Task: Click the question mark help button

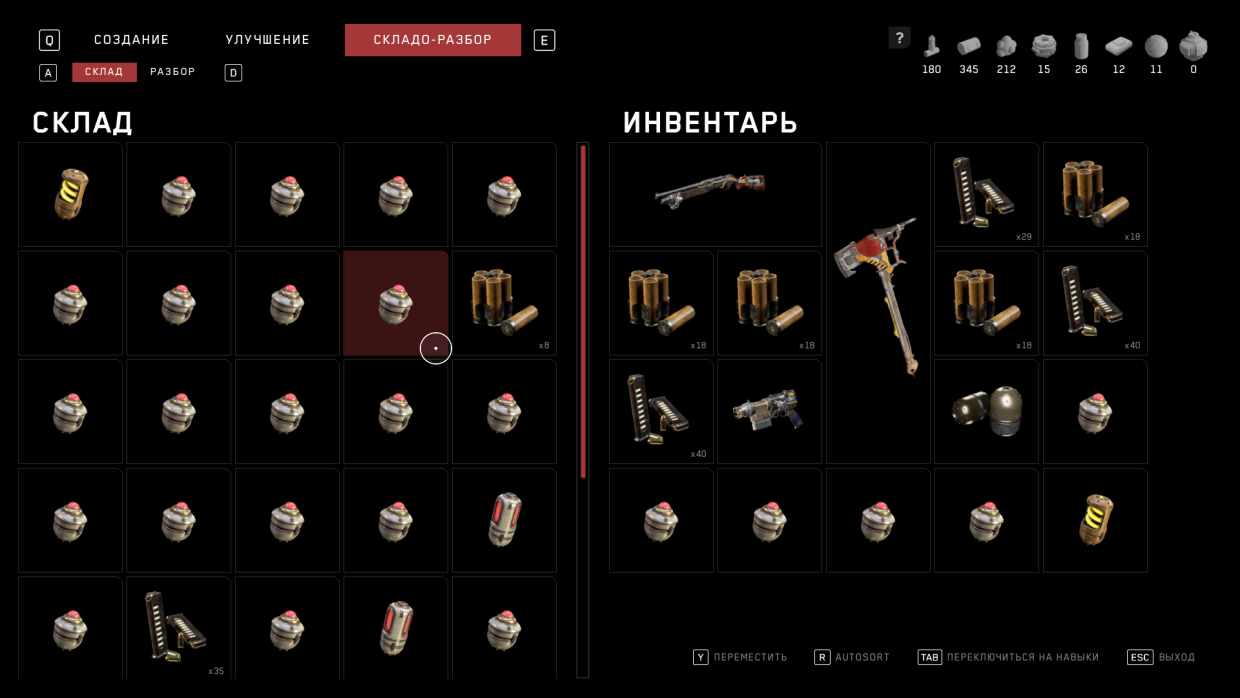Action: 899,38
